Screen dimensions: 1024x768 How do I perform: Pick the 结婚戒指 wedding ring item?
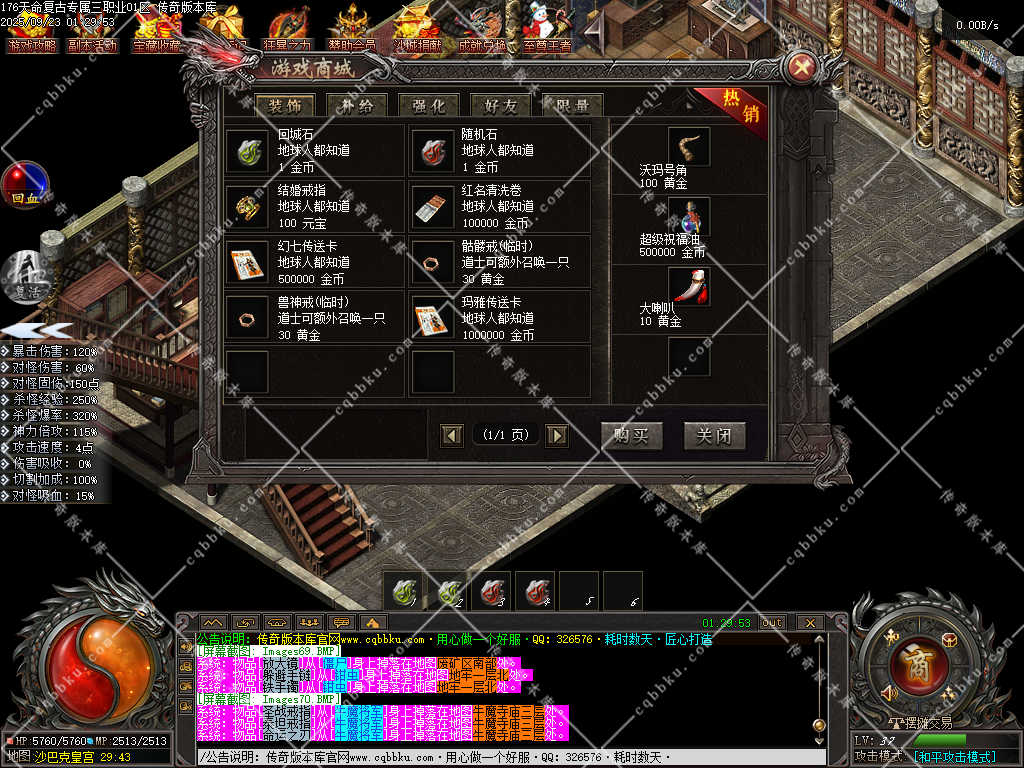pos(247,206)
